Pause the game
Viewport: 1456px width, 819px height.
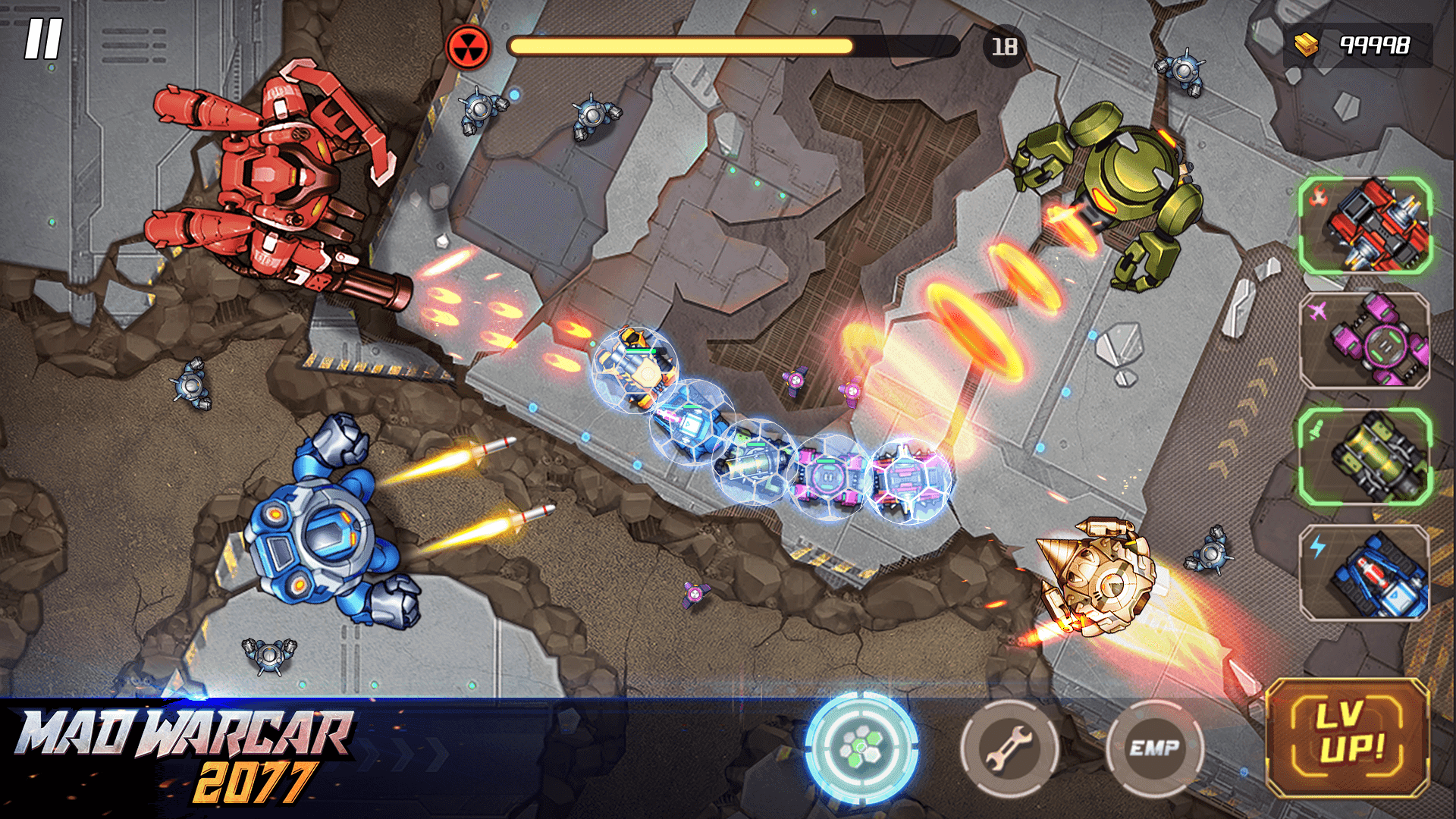point(43,36)
